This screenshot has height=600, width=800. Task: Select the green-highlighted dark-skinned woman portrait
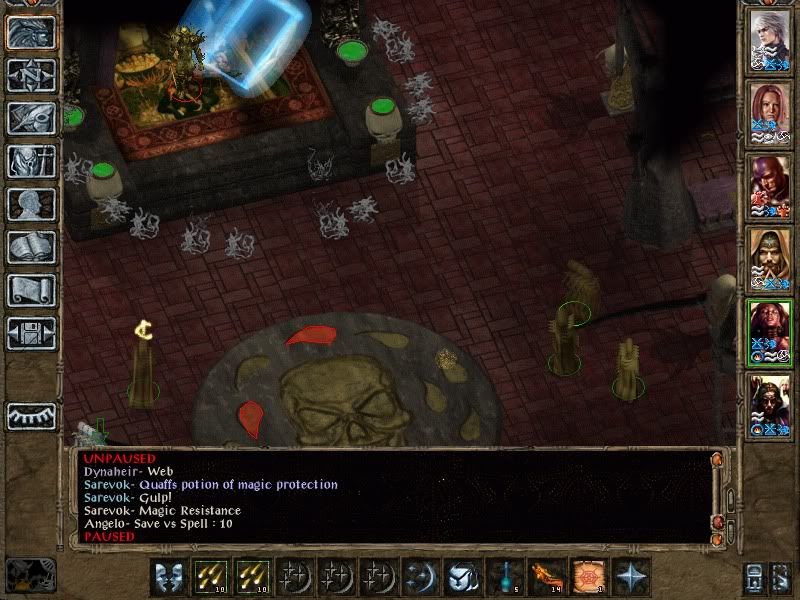click(770, 331)
